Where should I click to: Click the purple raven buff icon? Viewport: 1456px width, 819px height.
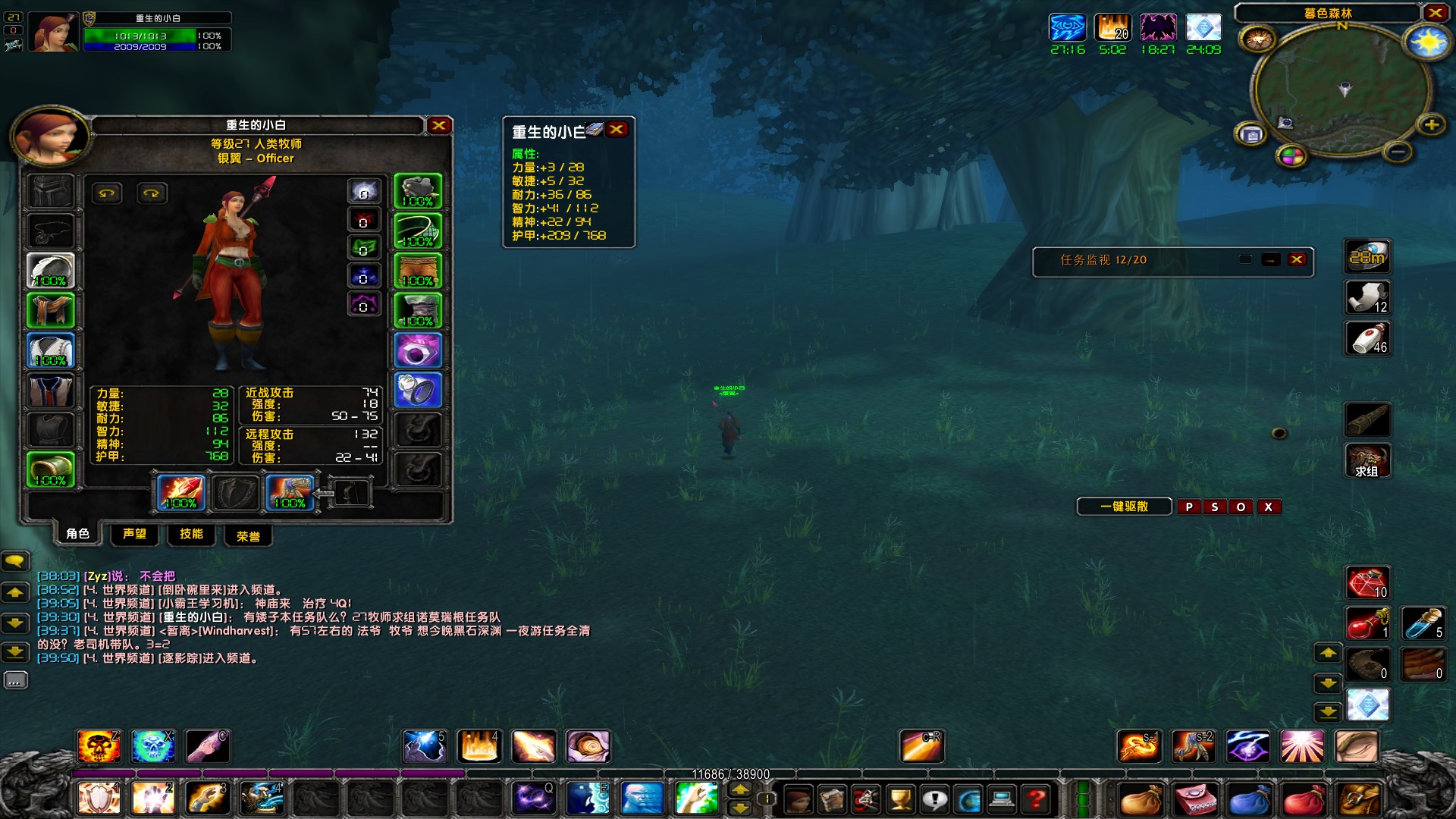(1158, 28)
